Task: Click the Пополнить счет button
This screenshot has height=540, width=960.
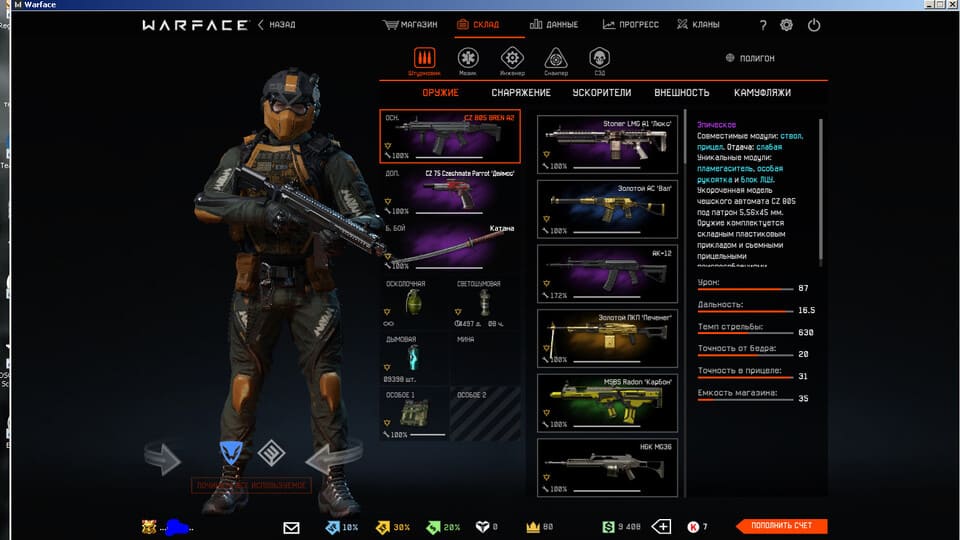Action: 781,526
